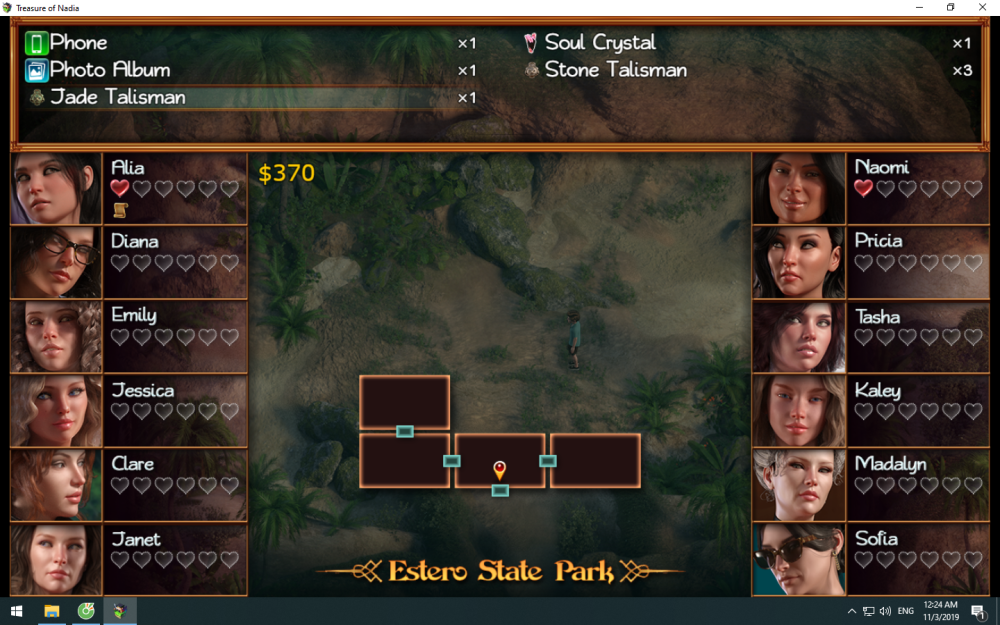1000x625 pixels.
Task: Choose Jessica's portrait
Action: coord(56,410)
